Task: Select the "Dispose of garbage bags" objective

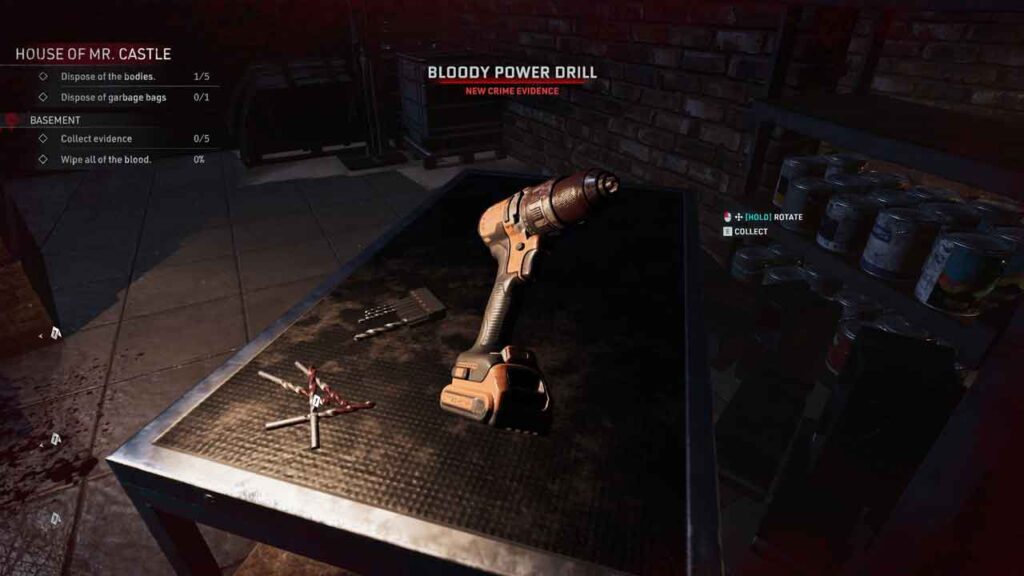Action: click(113, 97)
